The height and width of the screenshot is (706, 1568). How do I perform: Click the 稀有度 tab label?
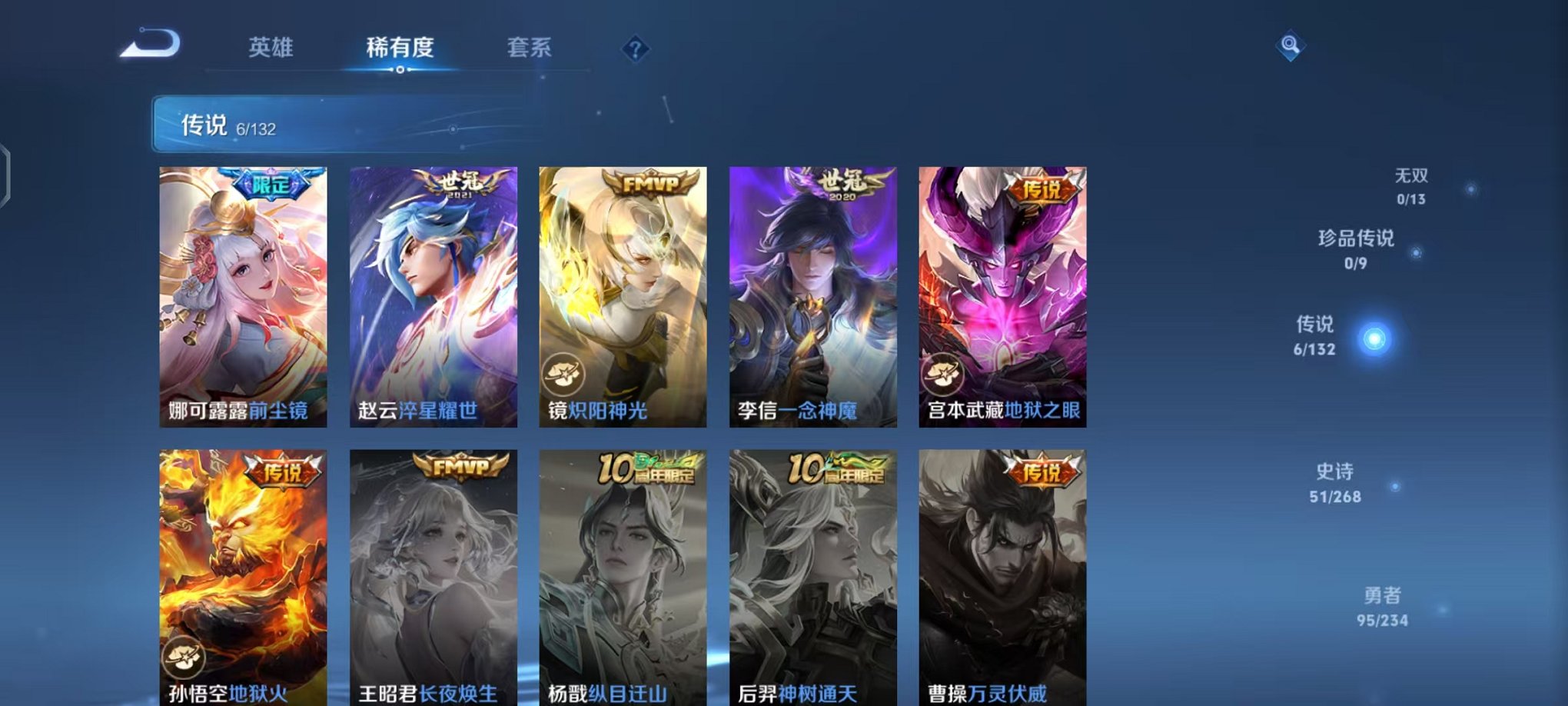tap(400, 48)
